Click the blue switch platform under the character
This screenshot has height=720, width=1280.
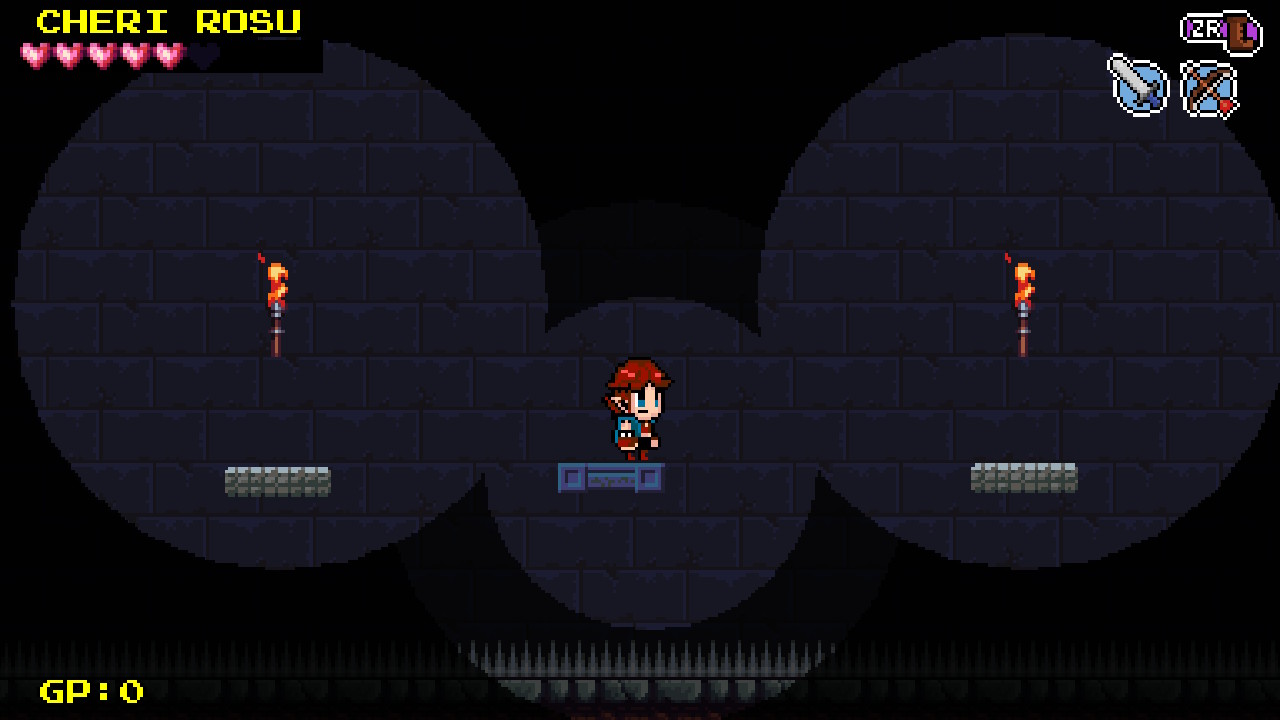610,478
